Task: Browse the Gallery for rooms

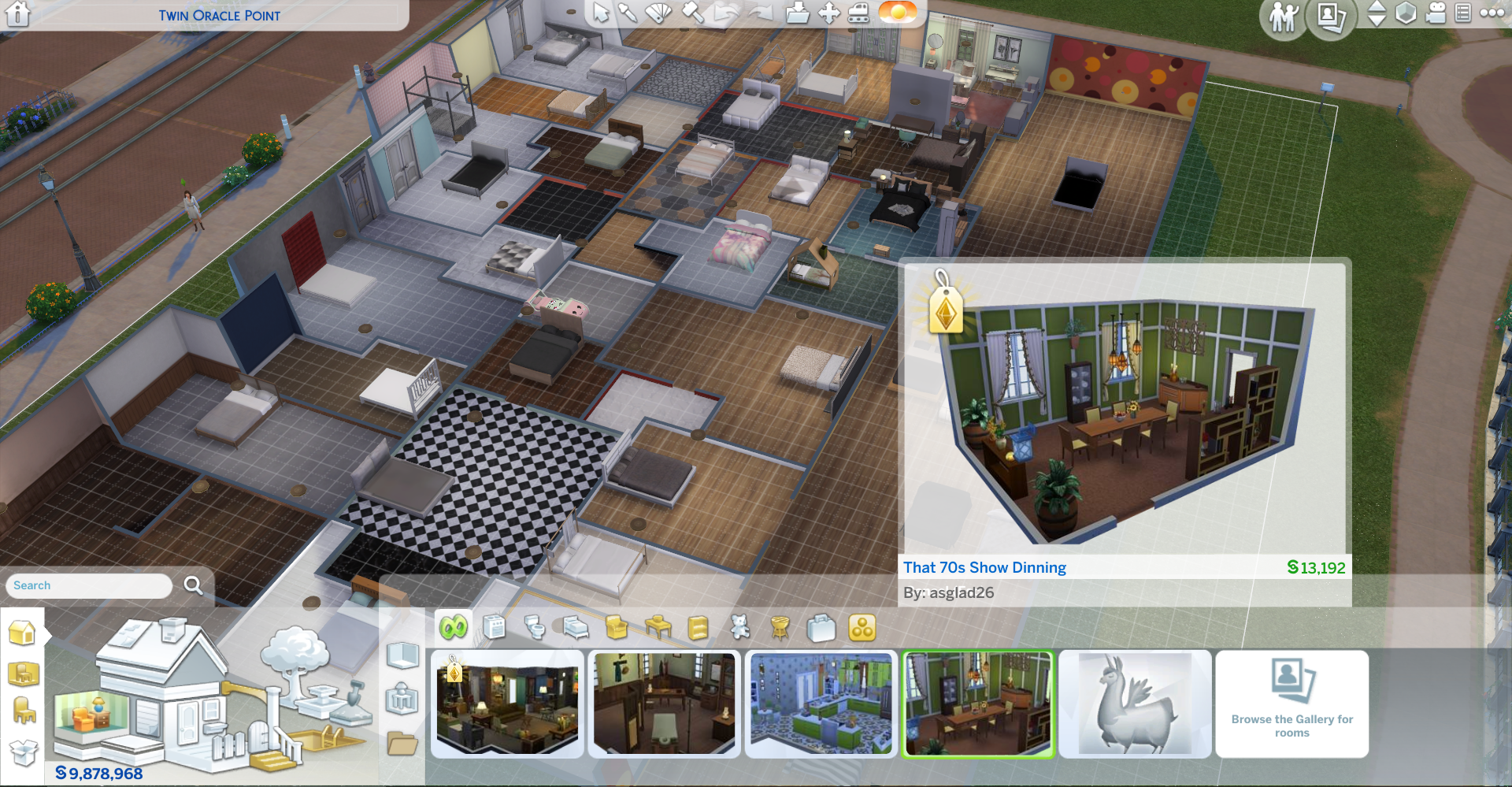Action: coord(1291,703)
